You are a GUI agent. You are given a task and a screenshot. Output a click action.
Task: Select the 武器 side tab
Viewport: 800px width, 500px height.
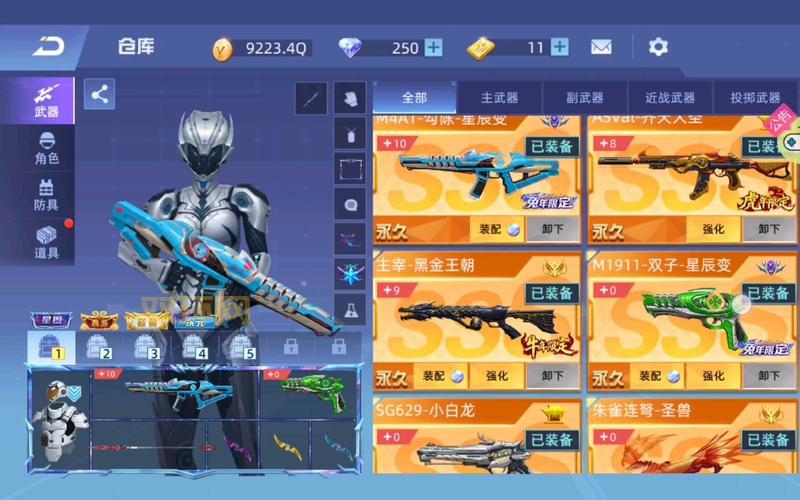[46, 101]
